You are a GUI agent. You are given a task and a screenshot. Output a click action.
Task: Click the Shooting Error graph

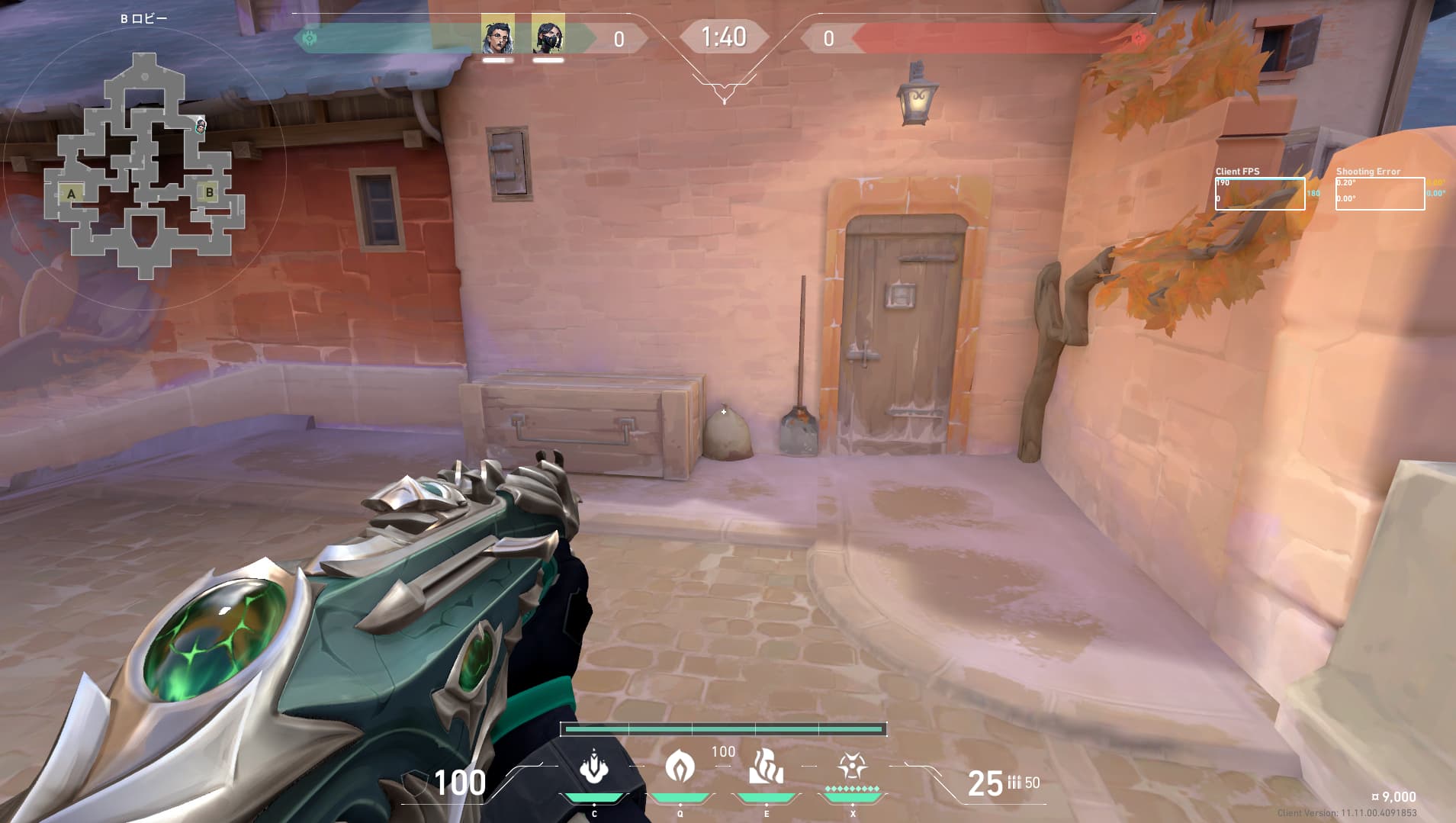(x=1380, y=194)
